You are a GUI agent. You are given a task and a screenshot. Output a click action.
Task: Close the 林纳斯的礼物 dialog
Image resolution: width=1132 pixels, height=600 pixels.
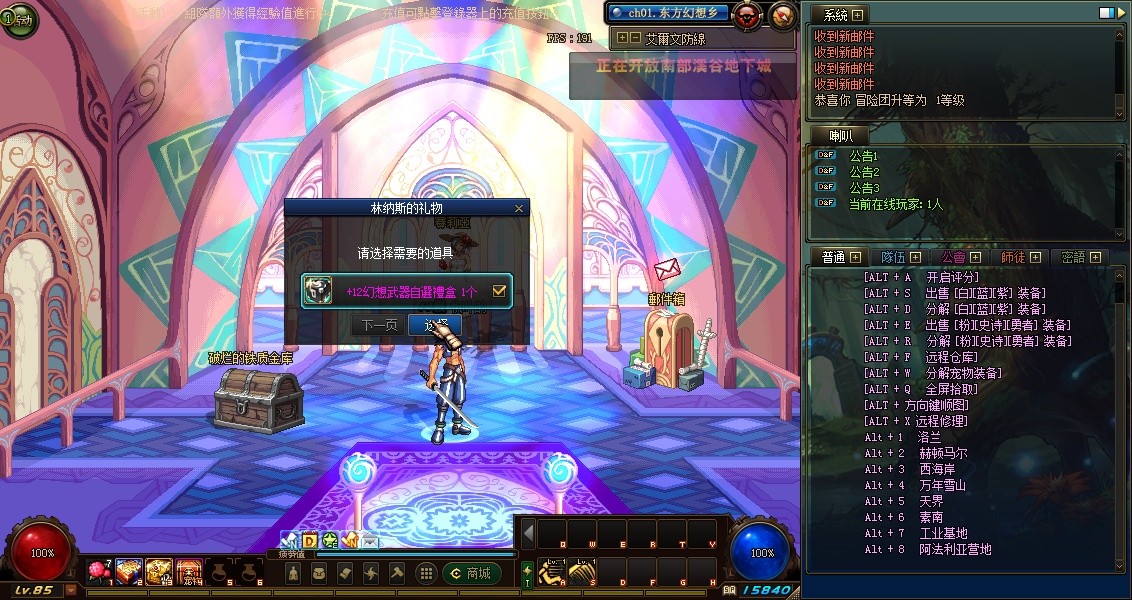coord(518,209)
